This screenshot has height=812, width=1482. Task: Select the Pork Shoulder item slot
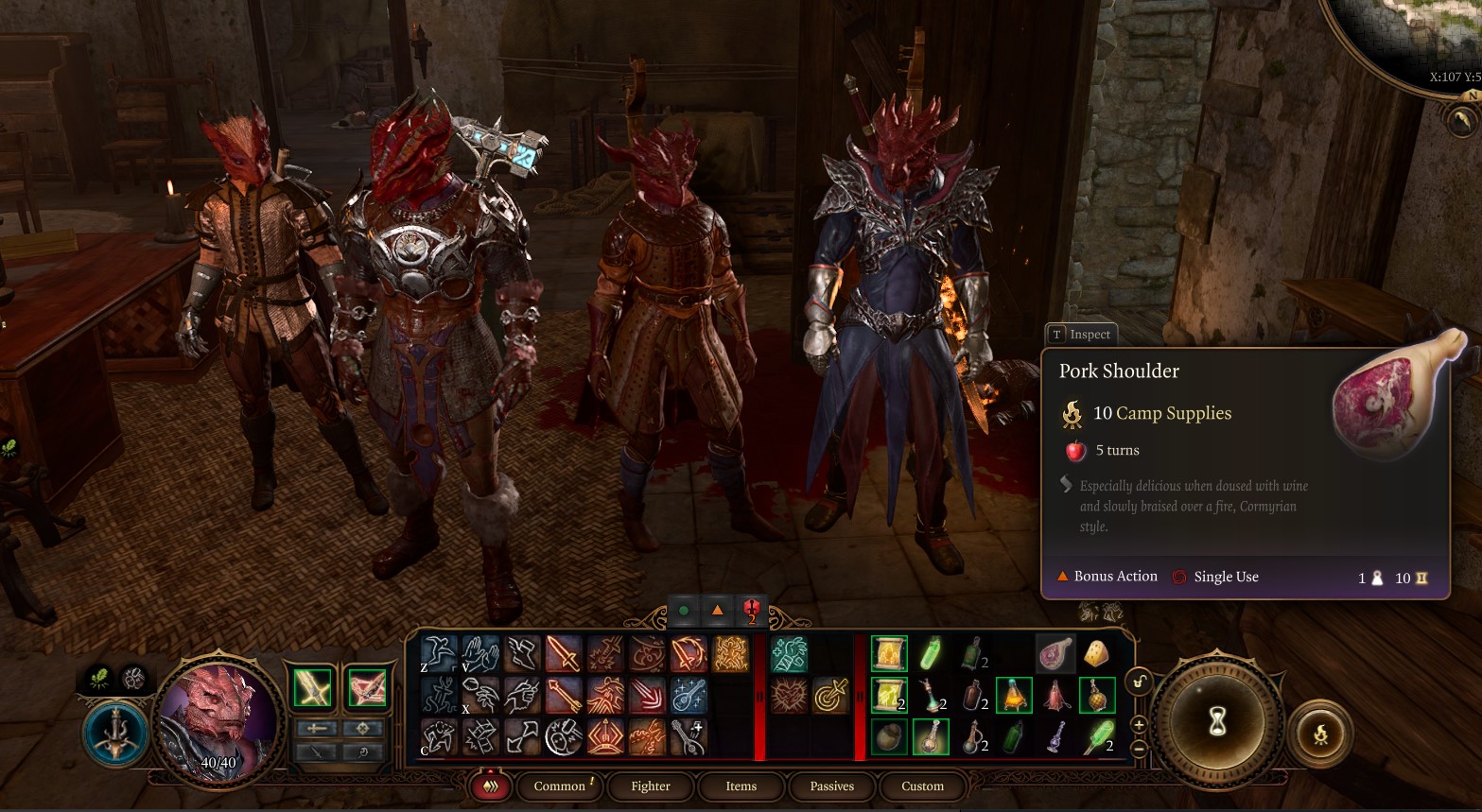[1055, 654]
